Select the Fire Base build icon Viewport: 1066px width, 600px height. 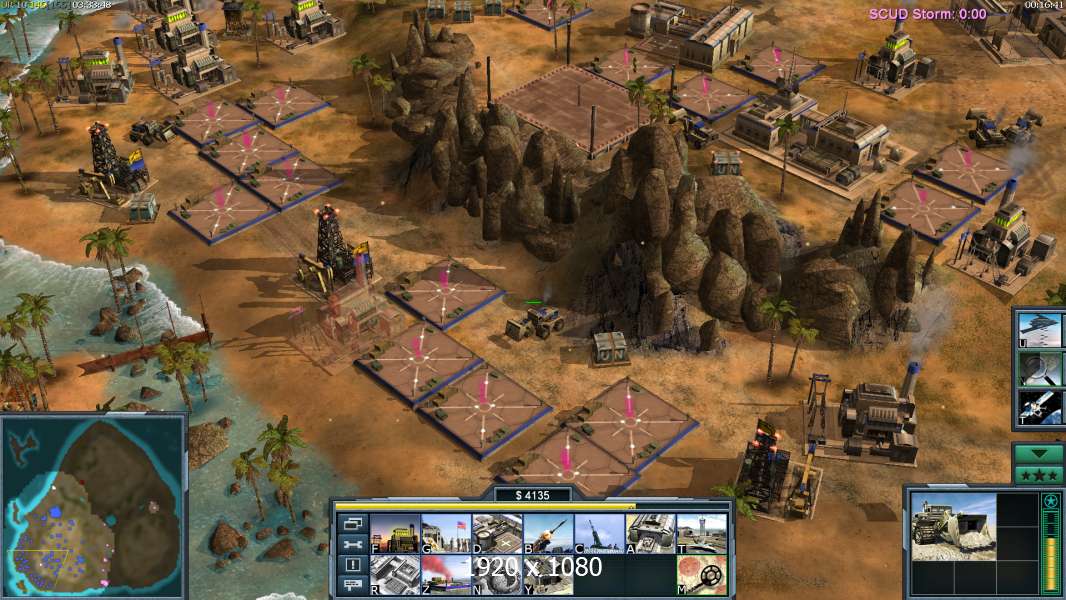coord(547,575)
